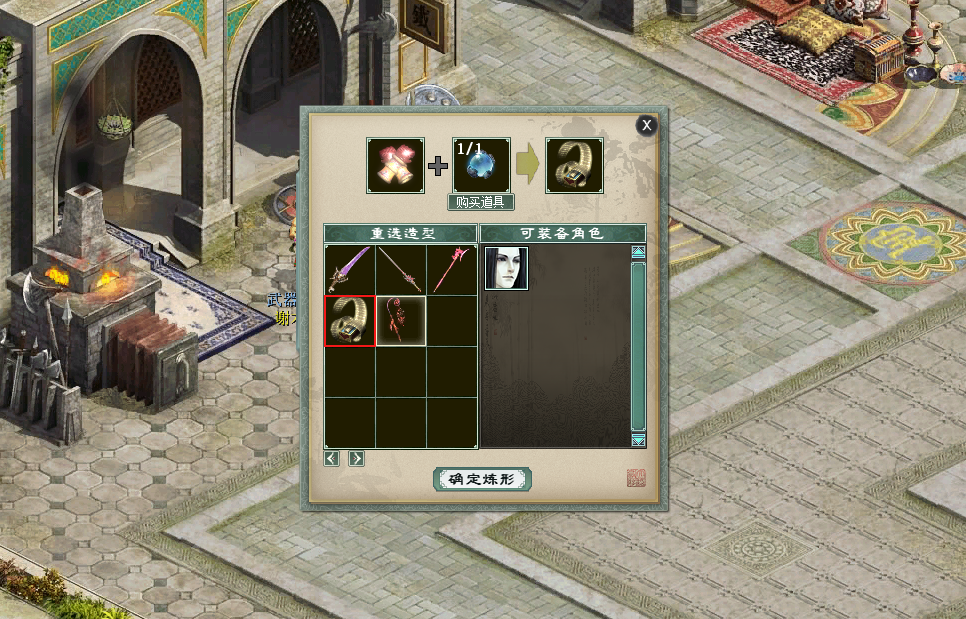Click the character list scroll-down arrow
The image size is (966, 619).
pyautogui.click(x=638, y=439)
